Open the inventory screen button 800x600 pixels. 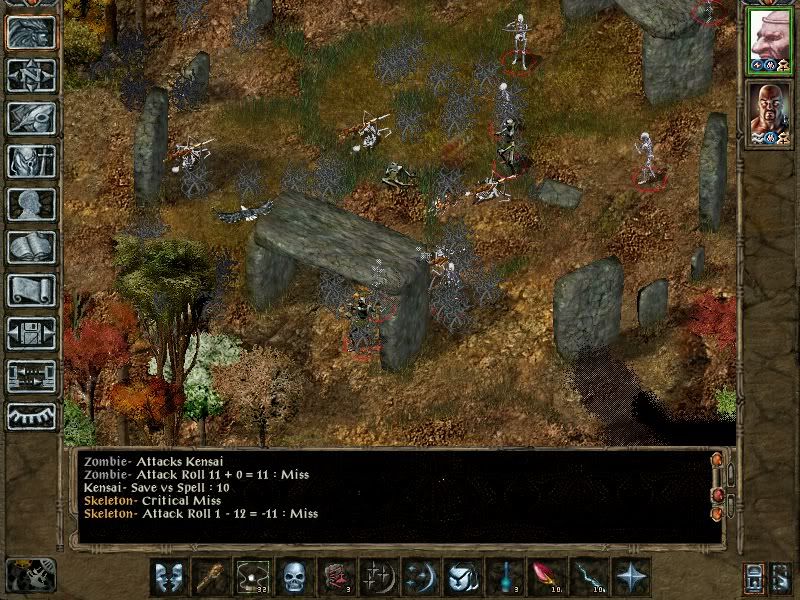(31, 161)
